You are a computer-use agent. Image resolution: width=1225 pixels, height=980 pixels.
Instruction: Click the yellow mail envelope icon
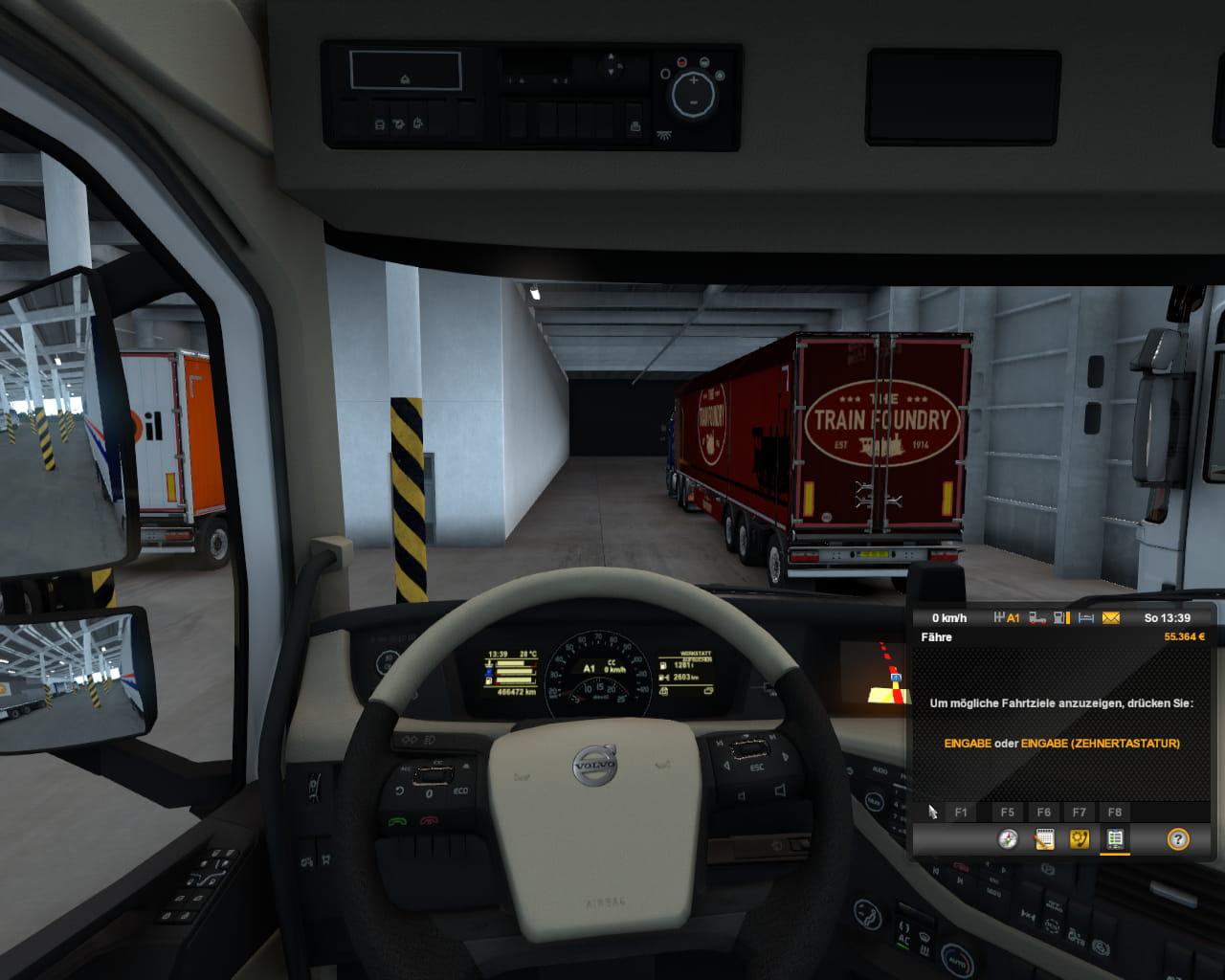(1111, 618)
